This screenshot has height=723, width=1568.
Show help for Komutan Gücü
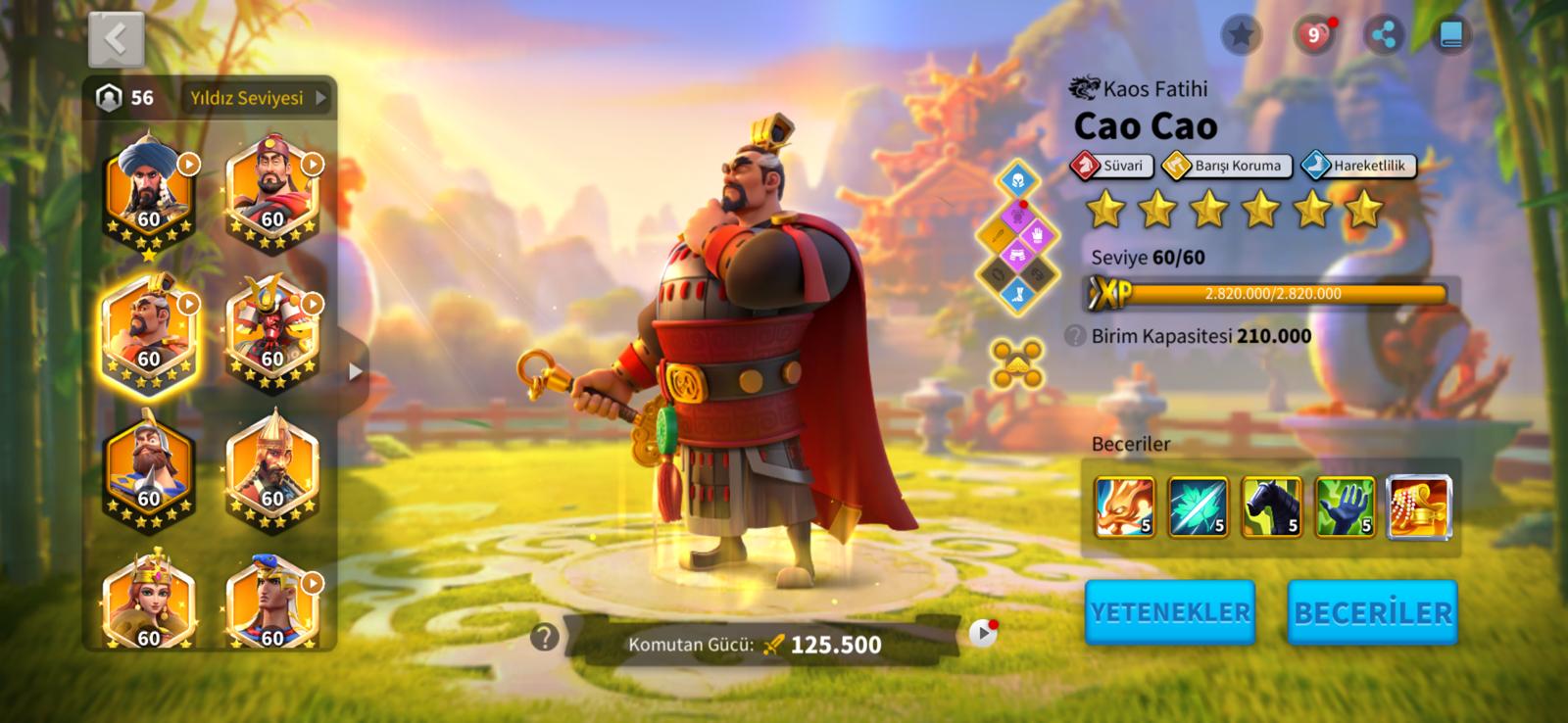point(545,638)
